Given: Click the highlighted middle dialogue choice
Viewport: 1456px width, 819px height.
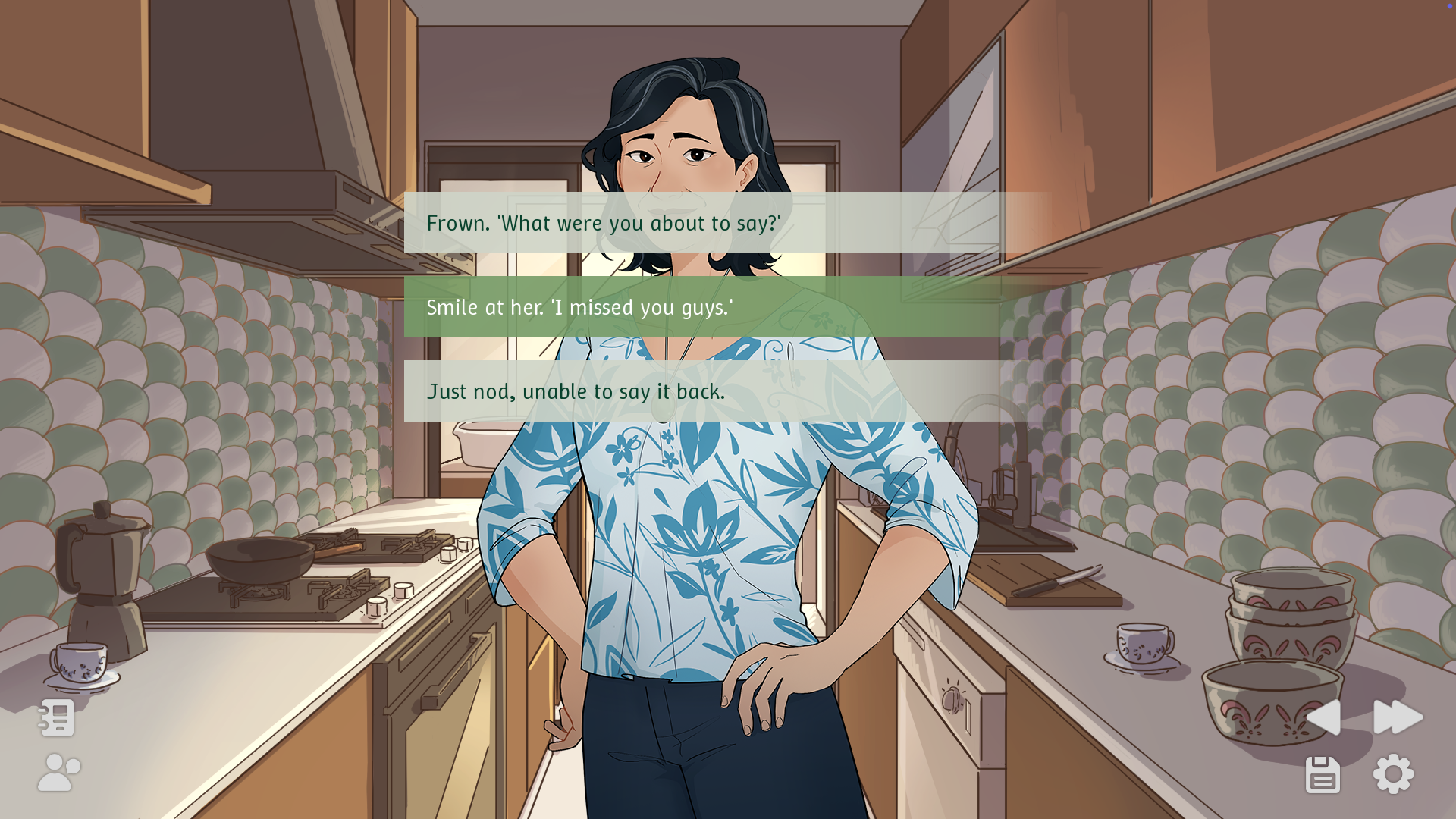Looking at the screenshot, I should click(x=705, y=308).
